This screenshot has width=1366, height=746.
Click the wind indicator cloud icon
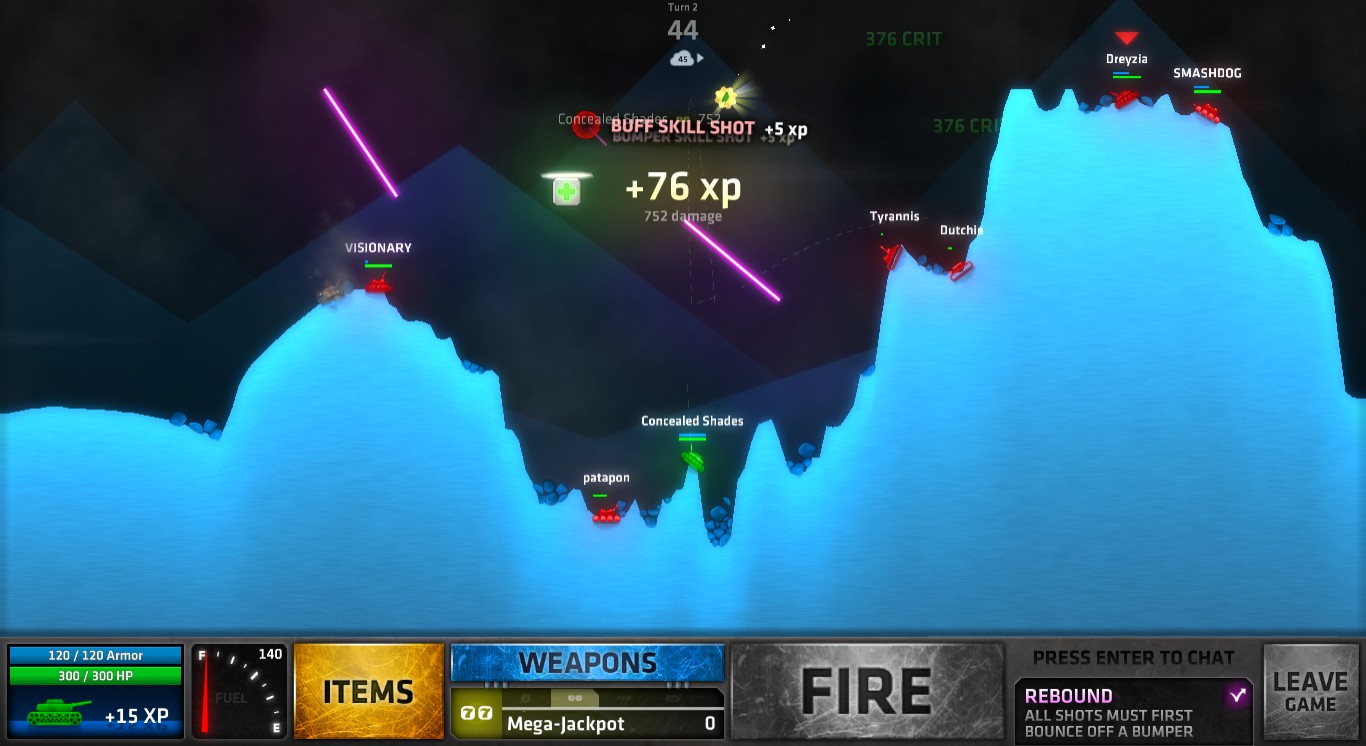pyautogui.click(x=684, y=58)
